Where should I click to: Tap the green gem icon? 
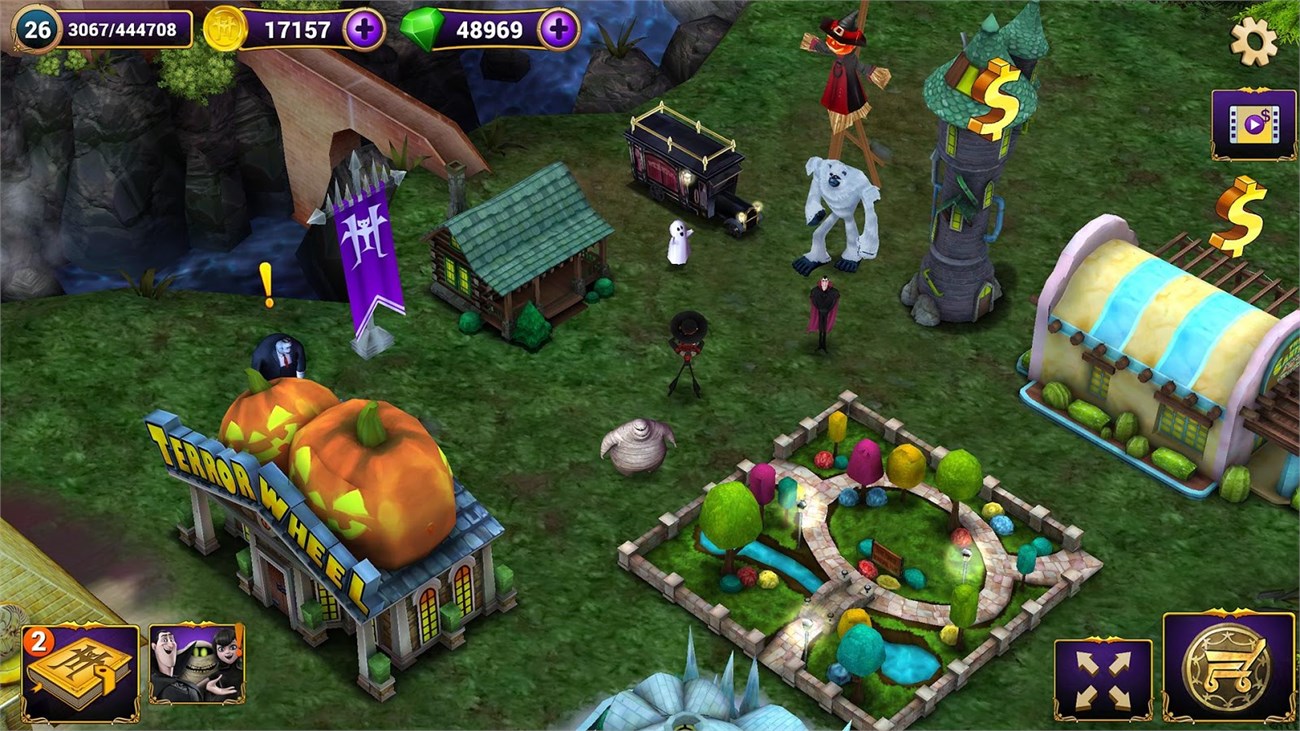point(420,30)
